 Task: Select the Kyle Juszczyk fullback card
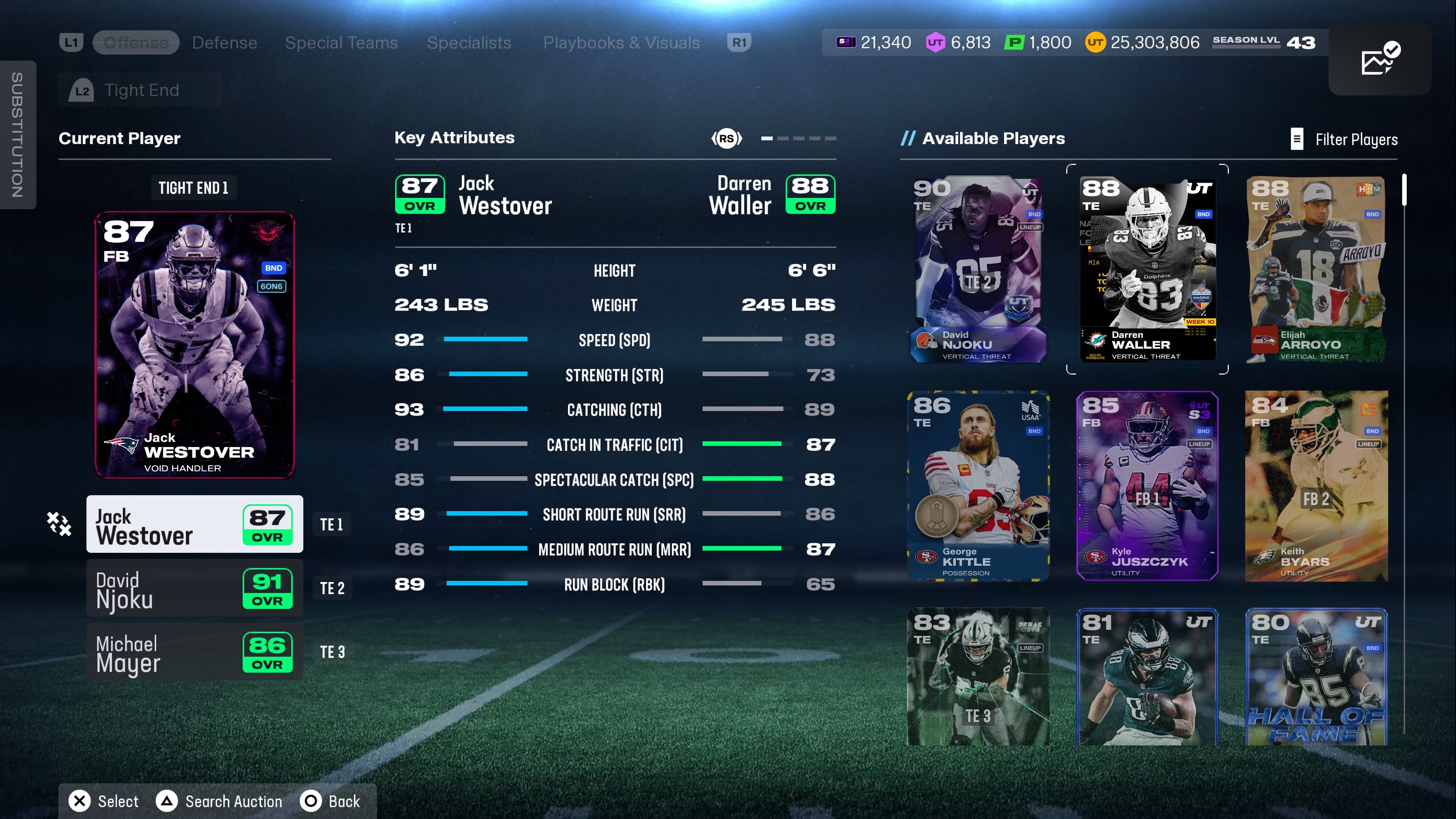pos(1147,486)
